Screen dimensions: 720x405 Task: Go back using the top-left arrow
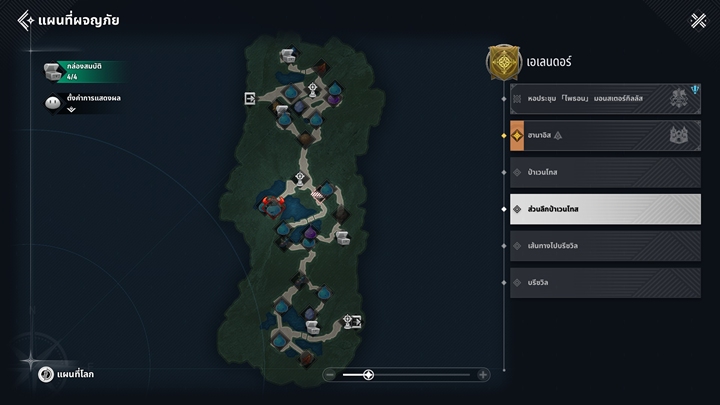tap(25, 20)
